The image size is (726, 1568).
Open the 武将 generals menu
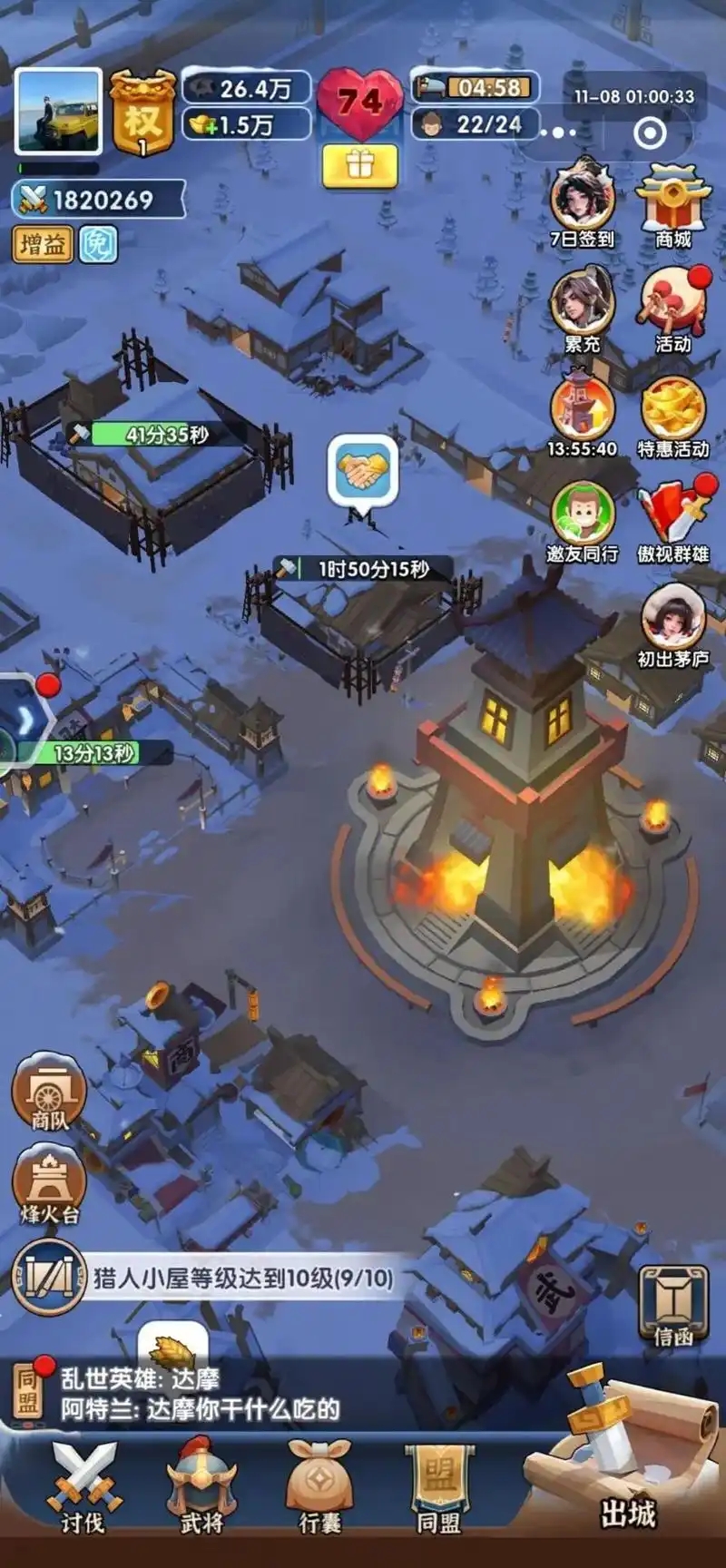[x=201, y=1488]
